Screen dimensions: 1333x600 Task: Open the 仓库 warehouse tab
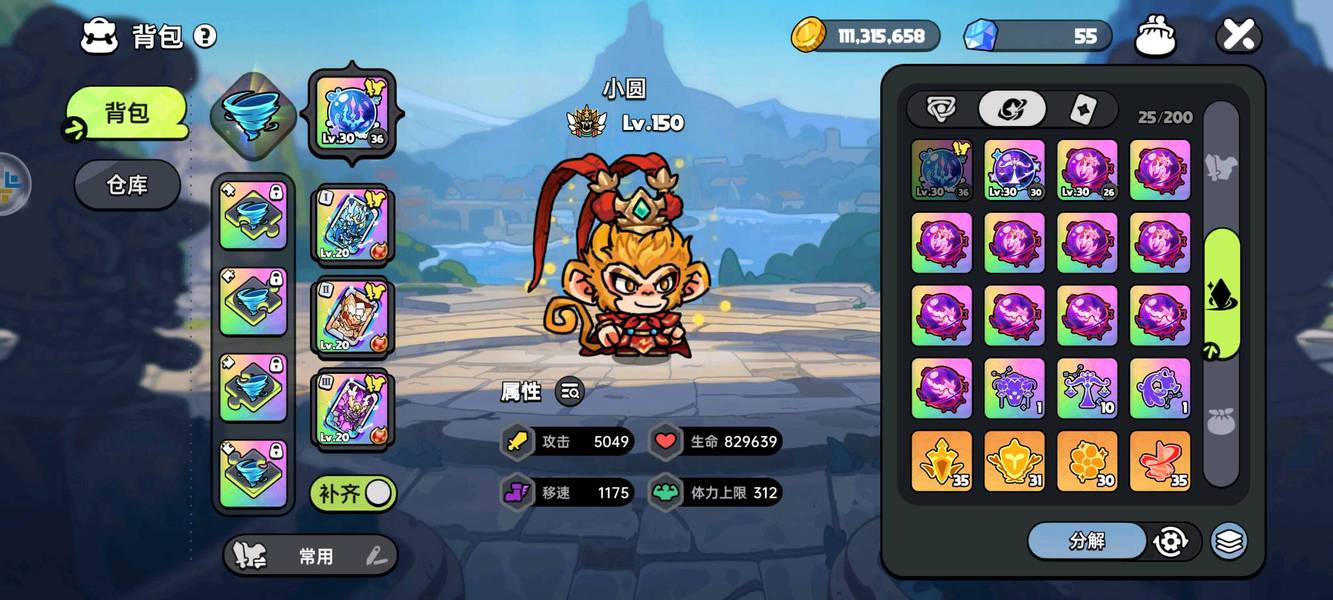tap(127, 185)
